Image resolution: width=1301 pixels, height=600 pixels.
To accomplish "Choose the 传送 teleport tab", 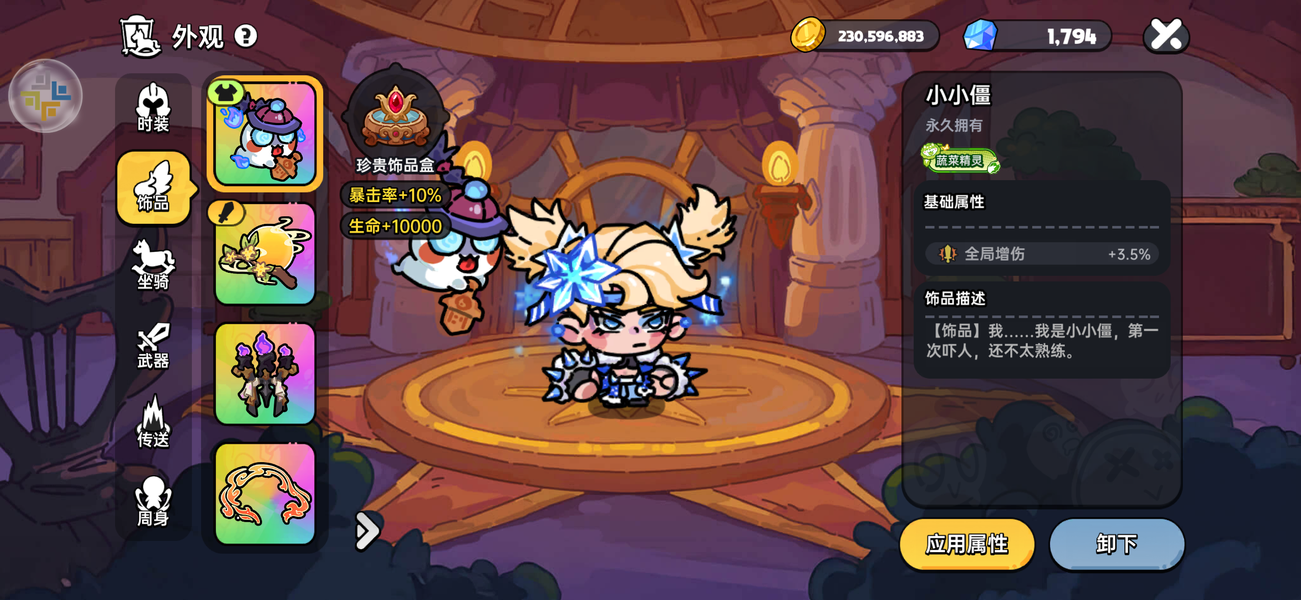I will pos(153,423).
